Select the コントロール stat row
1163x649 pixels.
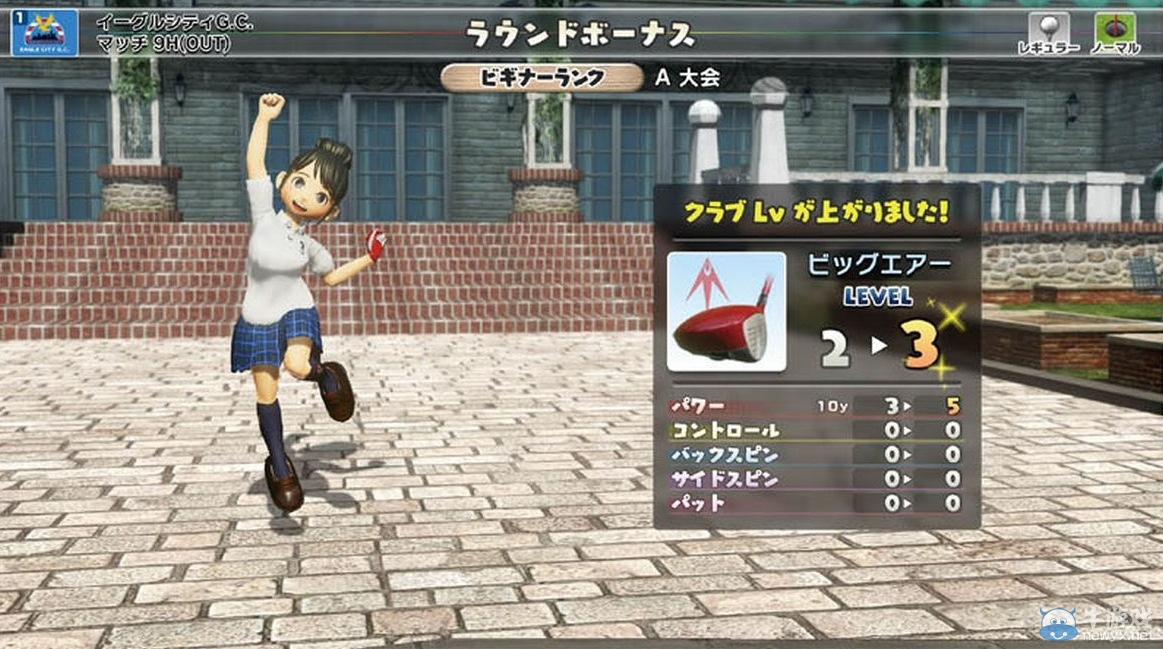point(814,431)
